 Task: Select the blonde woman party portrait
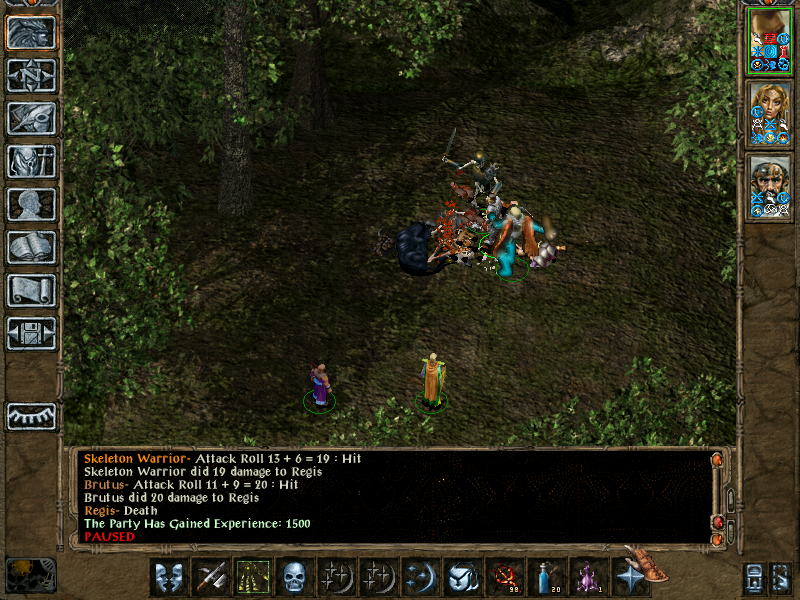769,114
